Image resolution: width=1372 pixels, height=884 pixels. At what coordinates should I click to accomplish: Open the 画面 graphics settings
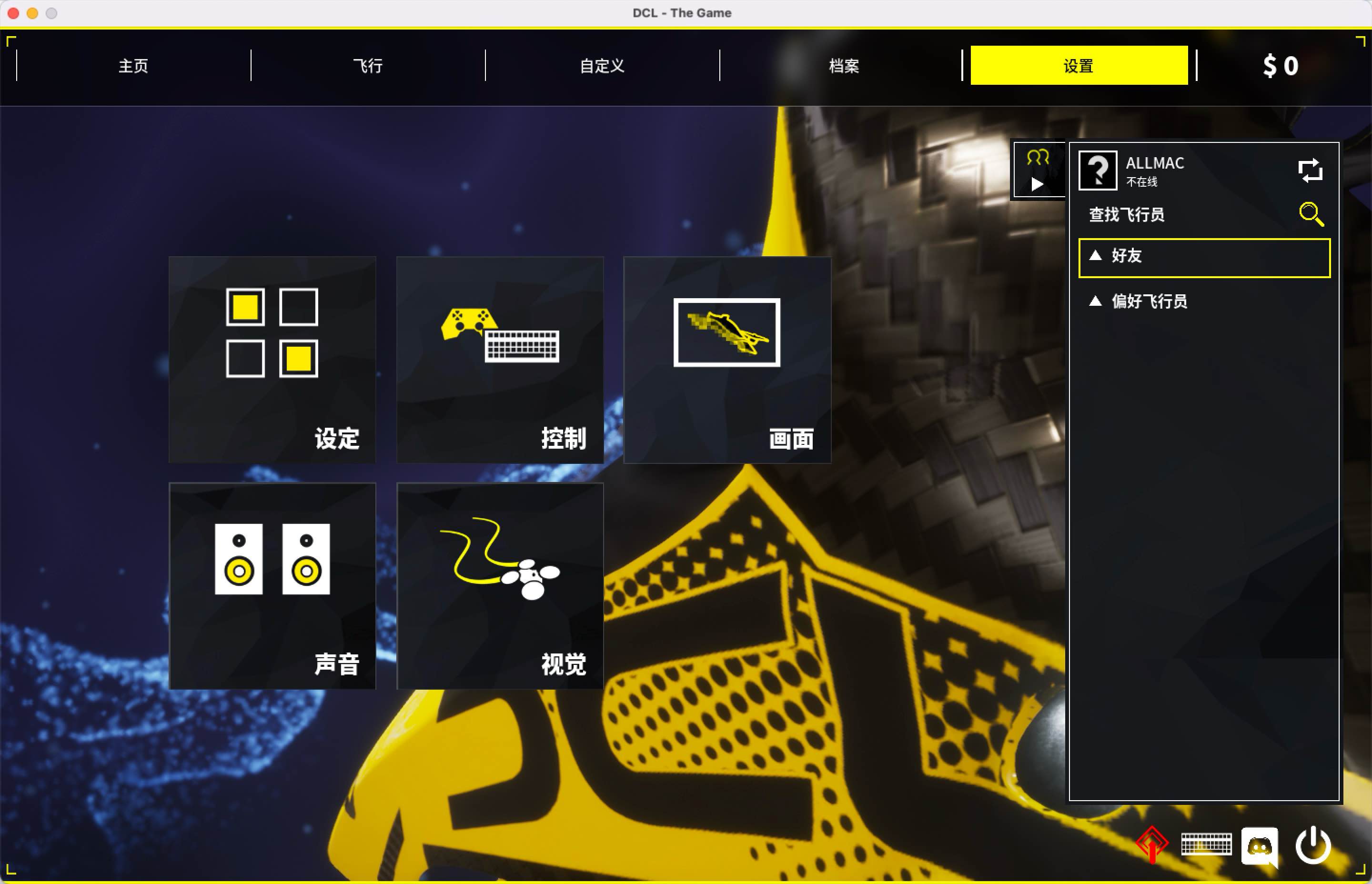pyautogui.click(x=727, y=359)
